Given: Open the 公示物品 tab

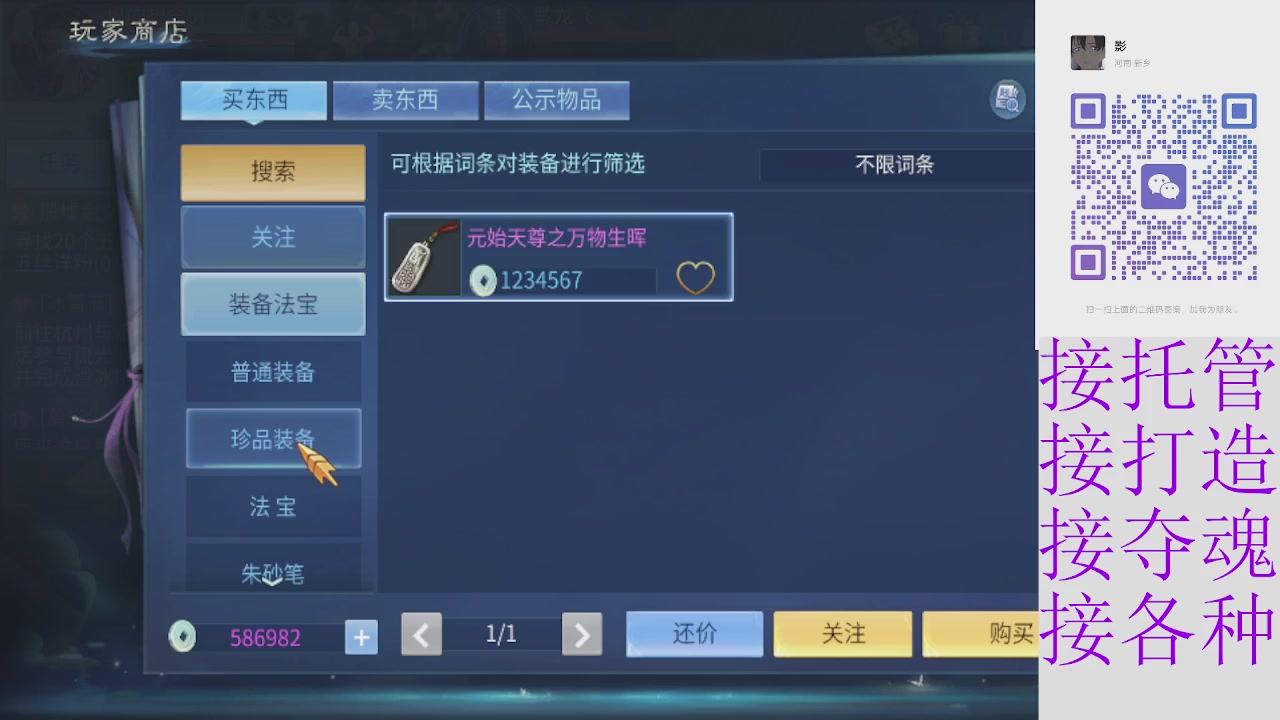Looking at the screenshot, I should pyautogui.click(x=557, y=99).
